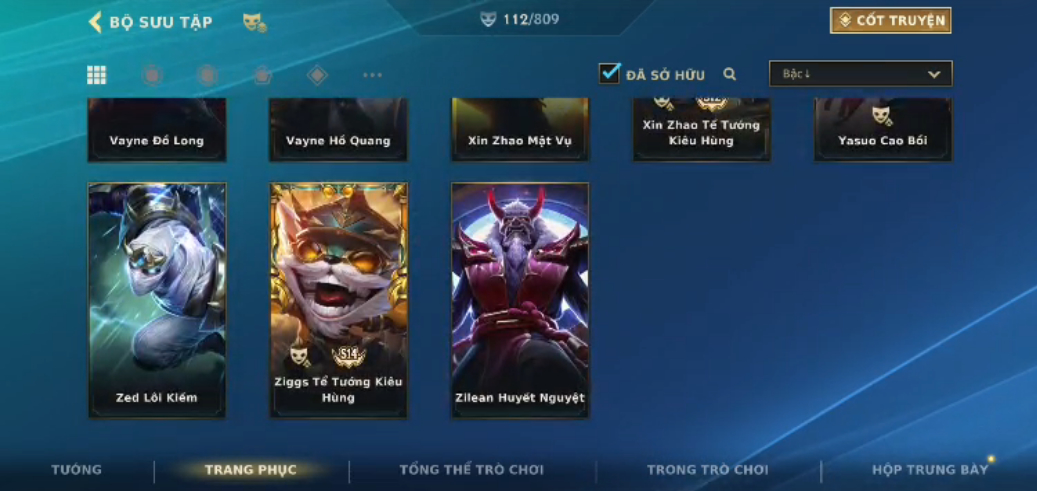Click the search magnifier icon

[x=730, y=74]
